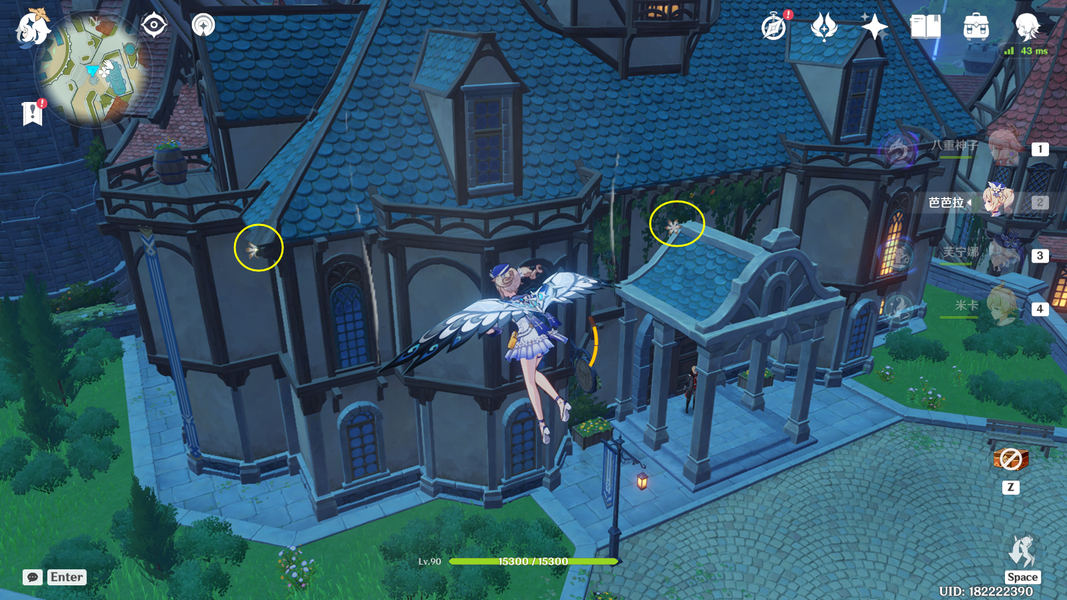Open the chat box speech bubble
1067x600 pixels.
33,577
